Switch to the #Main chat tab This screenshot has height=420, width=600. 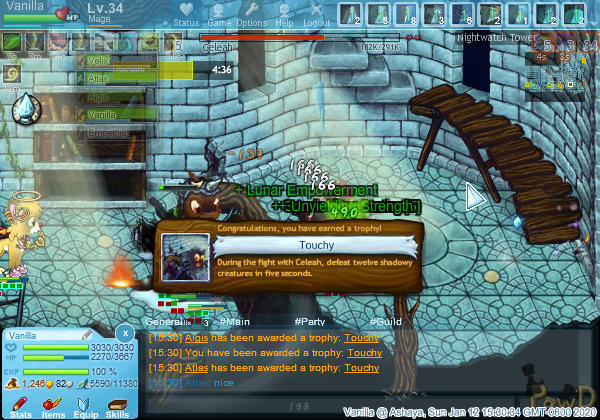(236, 322)
